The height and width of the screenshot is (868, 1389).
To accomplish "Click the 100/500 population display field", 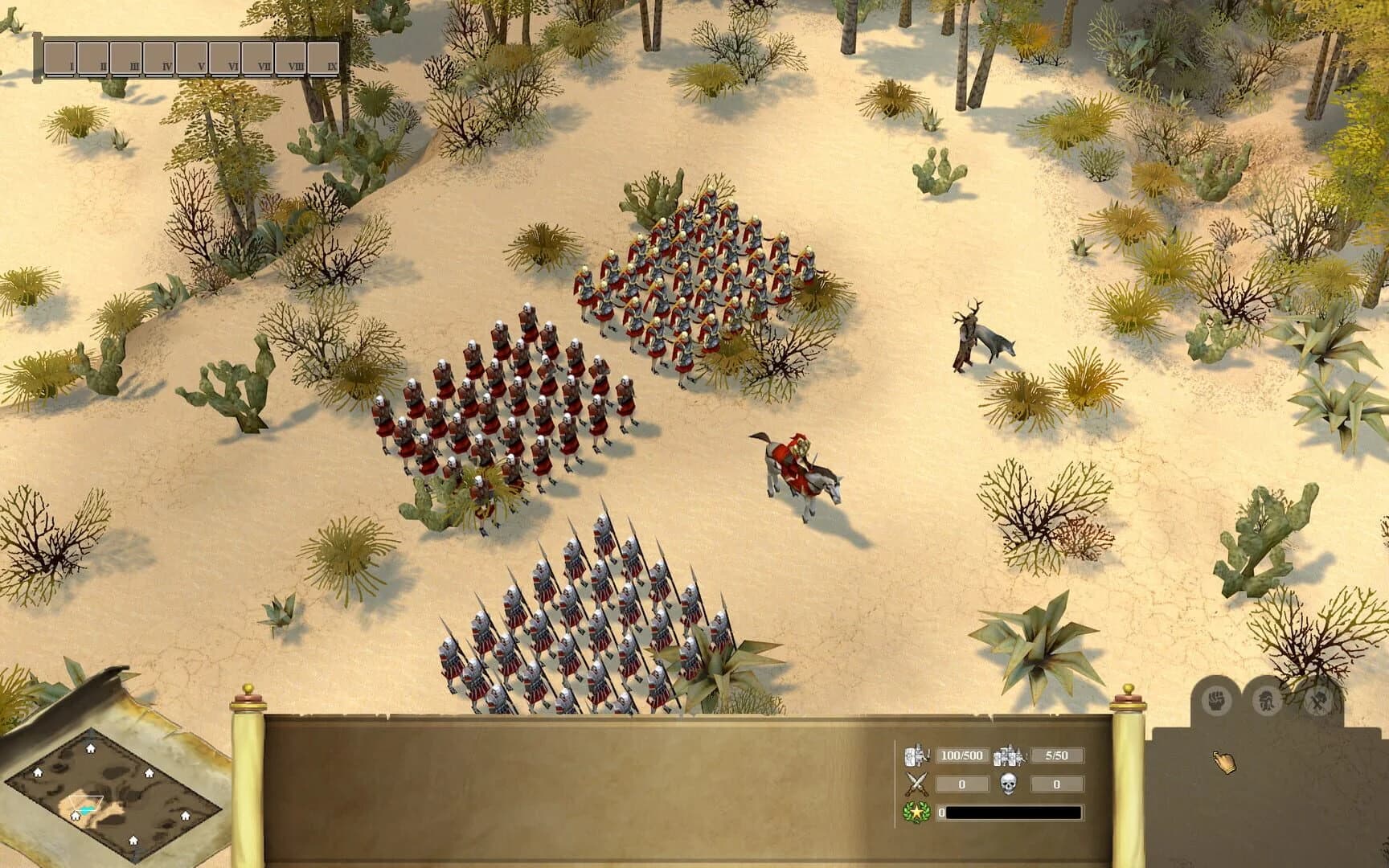I will click(961, 756).
